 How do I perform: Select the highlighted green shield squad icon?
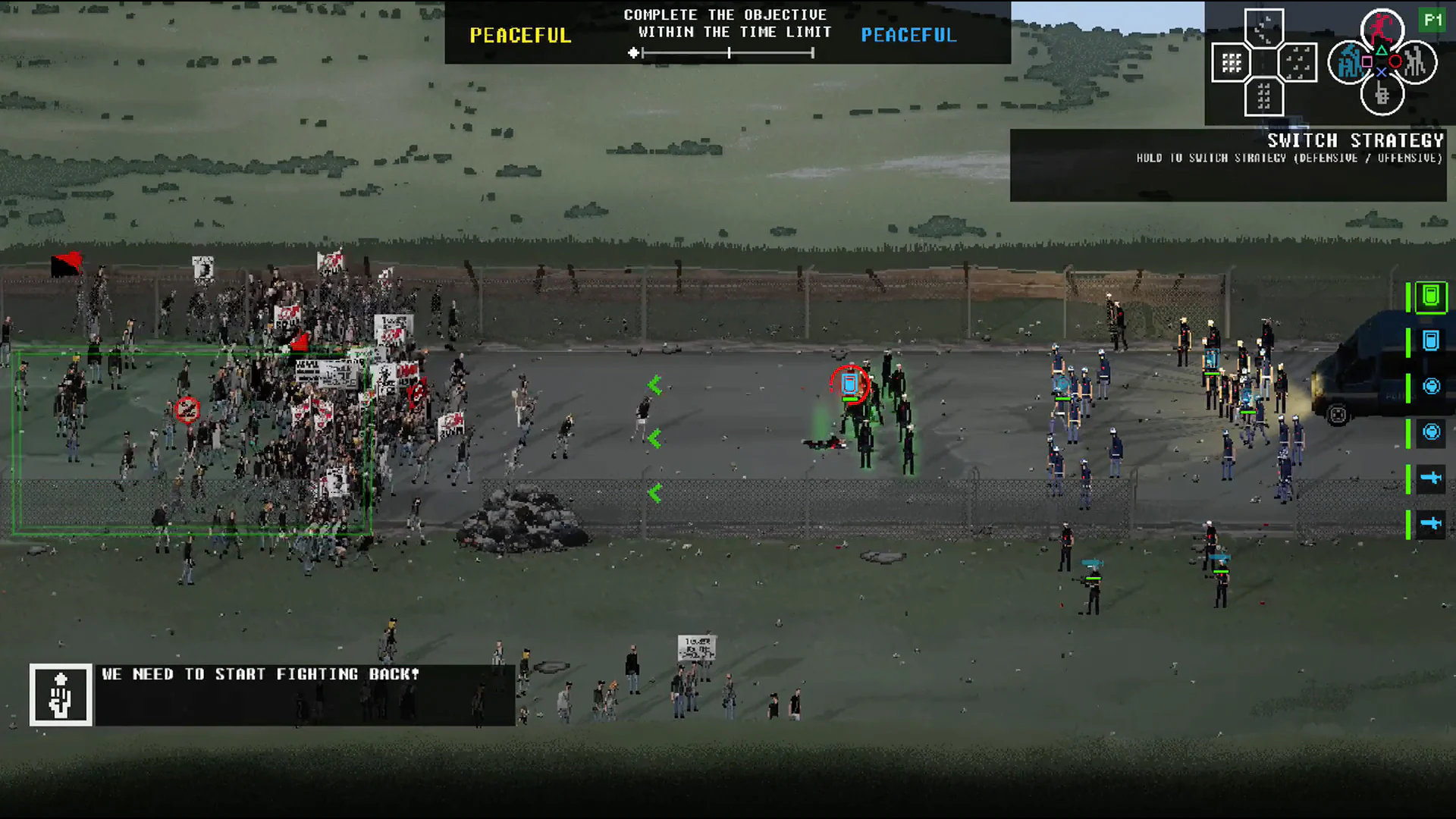click(1430, 298)
